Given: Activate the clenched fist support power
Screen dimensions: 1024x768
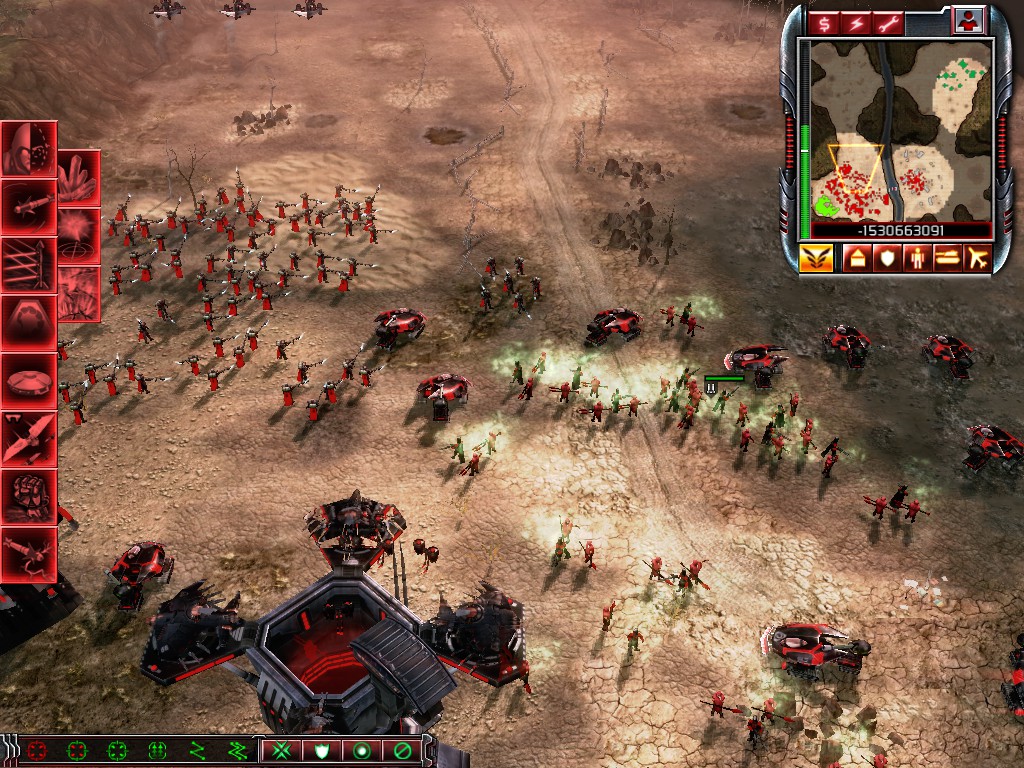Looking at the screenshot, I should [x=28, y=497].
